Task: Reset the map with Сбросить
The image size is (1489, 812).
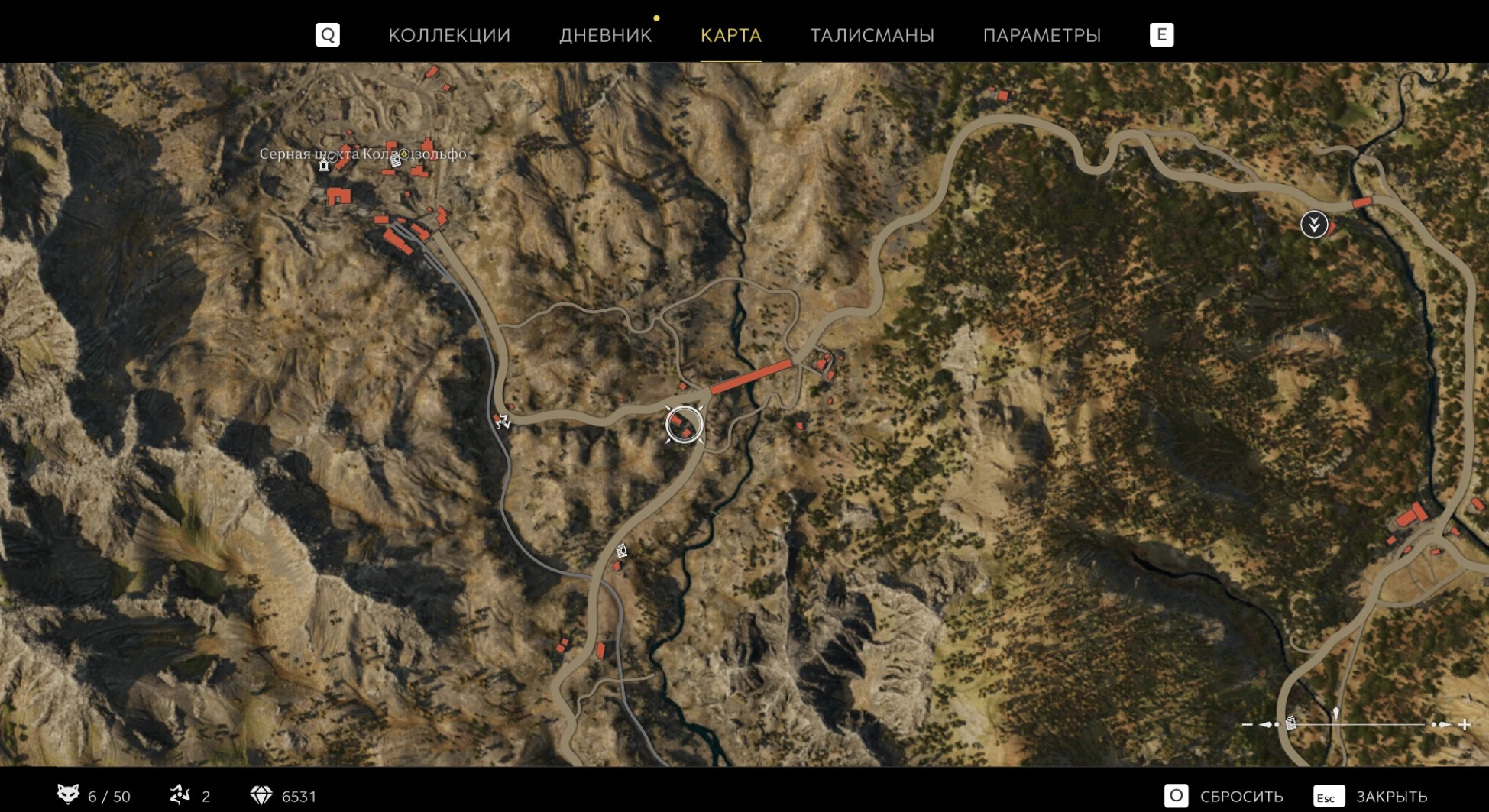Action: point(1224,796)
